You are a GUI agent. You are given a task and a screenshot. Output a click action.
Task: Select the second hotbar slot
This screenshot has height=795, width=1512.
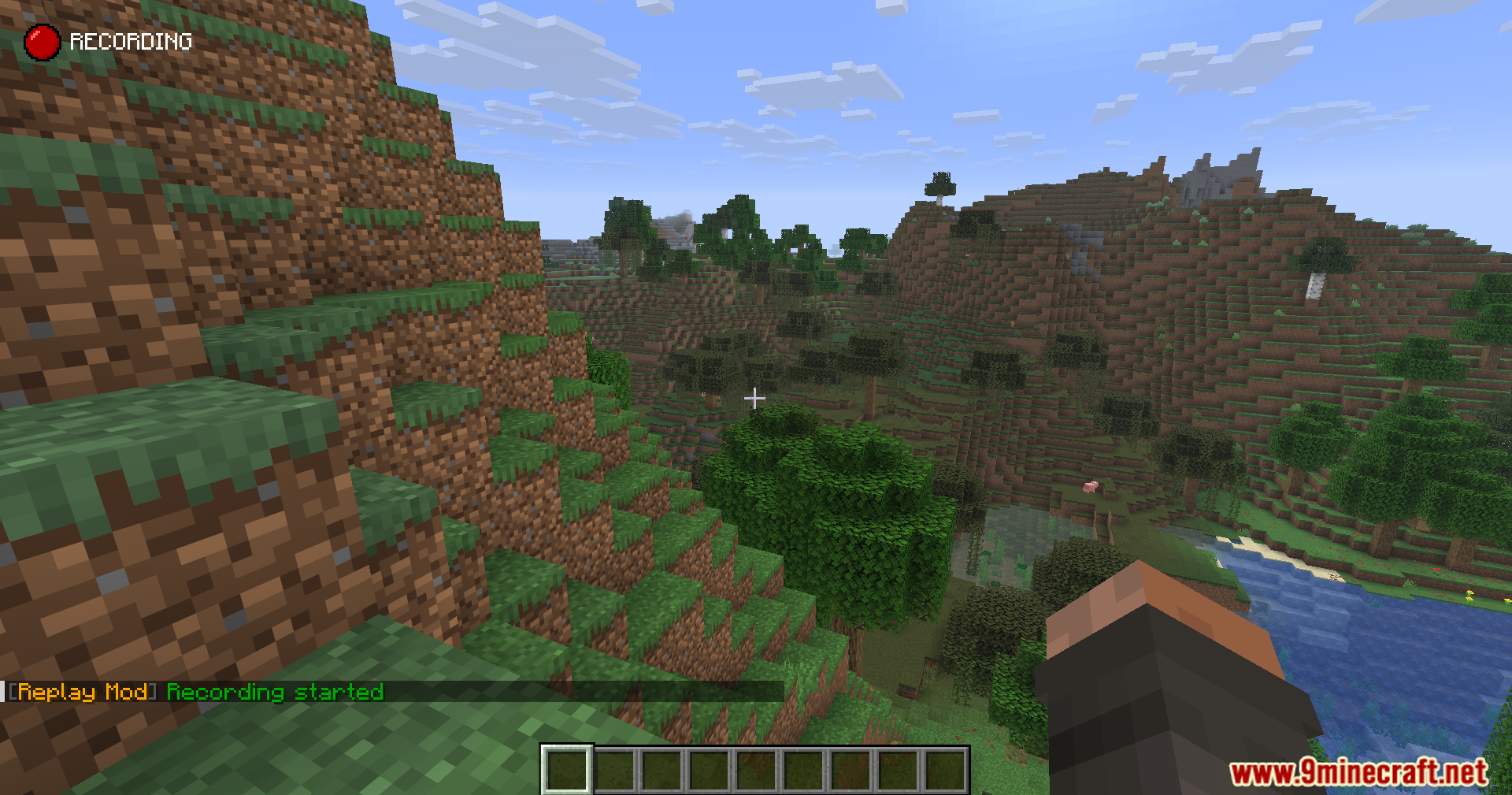coord(615,768)
